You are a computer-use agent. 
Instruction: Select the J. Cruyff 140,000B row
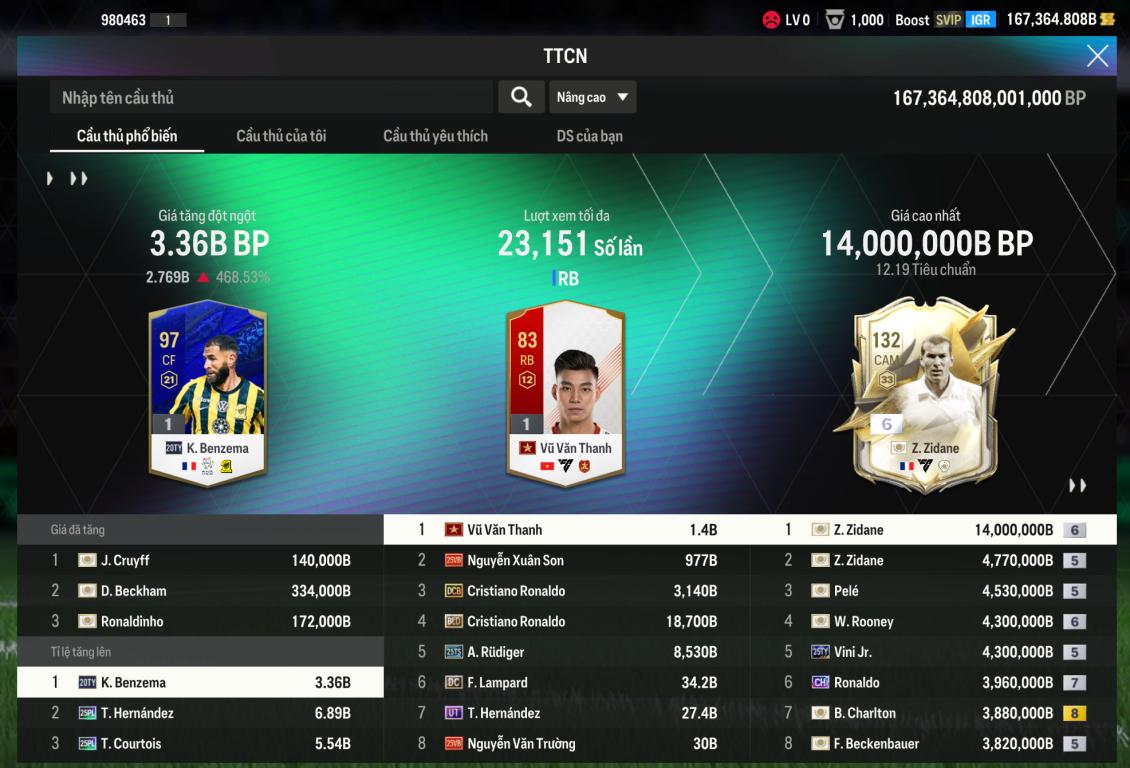pyautogui.click(x=200, y=560)
